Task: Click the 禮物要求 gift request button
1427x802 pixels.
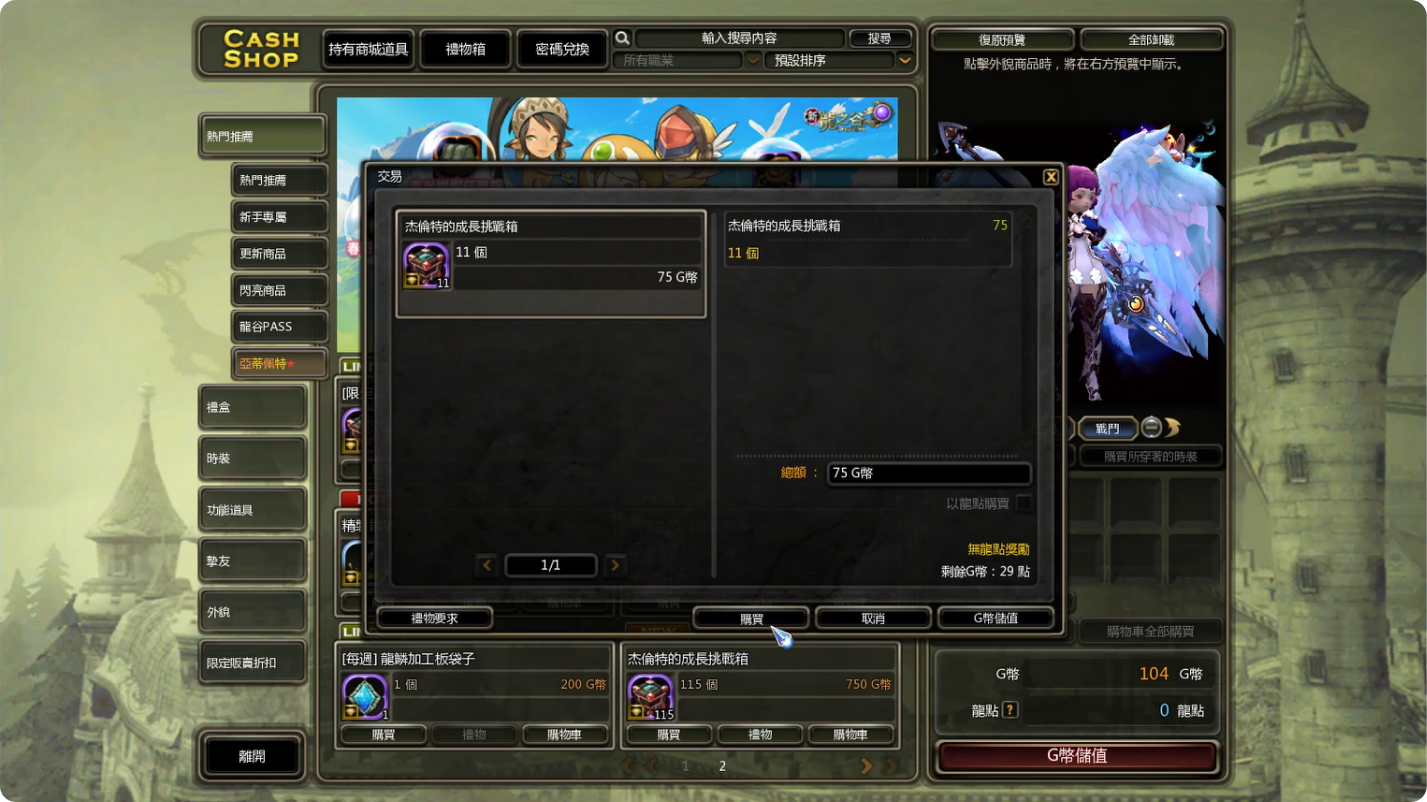Action: pos(435,619)
